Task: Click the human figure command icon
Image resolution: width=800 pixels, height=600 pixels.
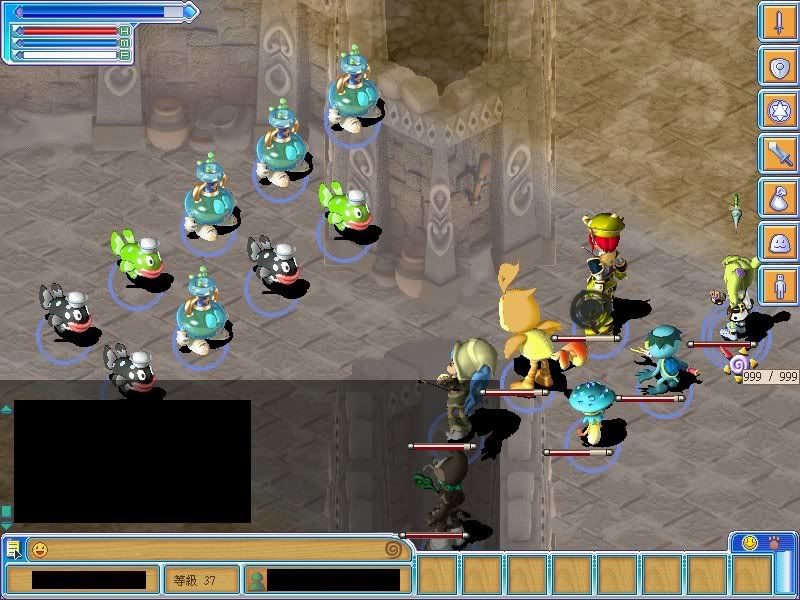Action: coord(777,286)
